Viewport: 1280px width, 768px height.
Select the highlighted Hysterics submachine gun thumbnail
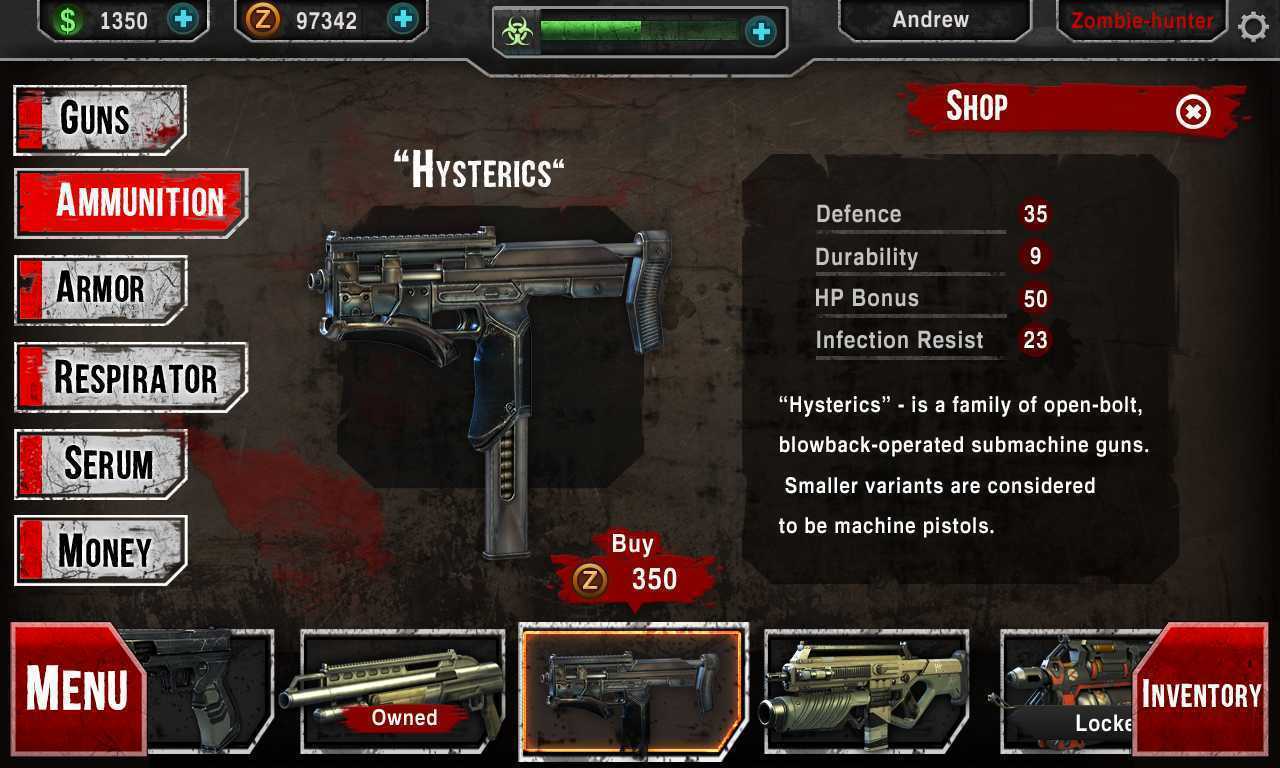[x=633, y=690]
